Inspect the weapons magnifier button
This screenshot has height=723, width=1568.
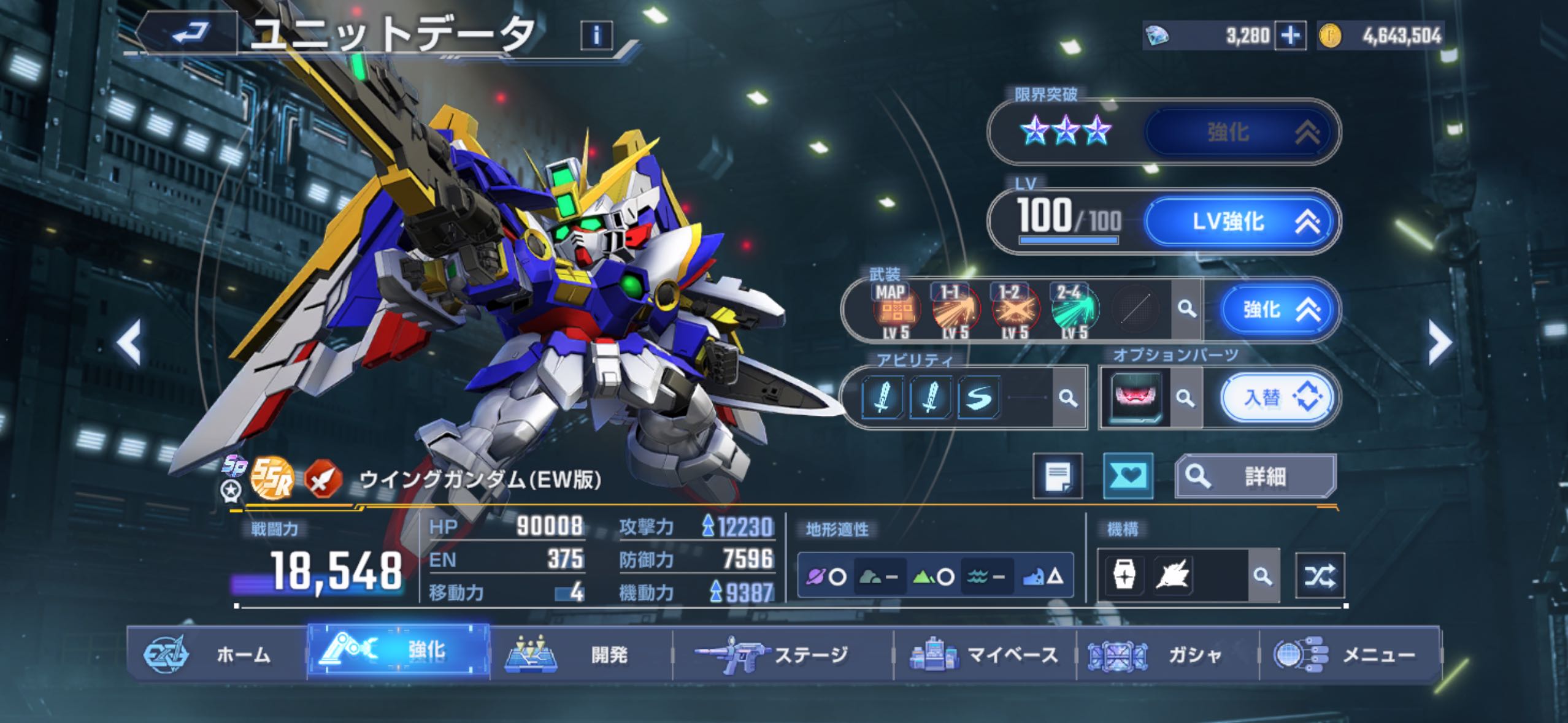pyautogui.click(x=1186, y=309)
